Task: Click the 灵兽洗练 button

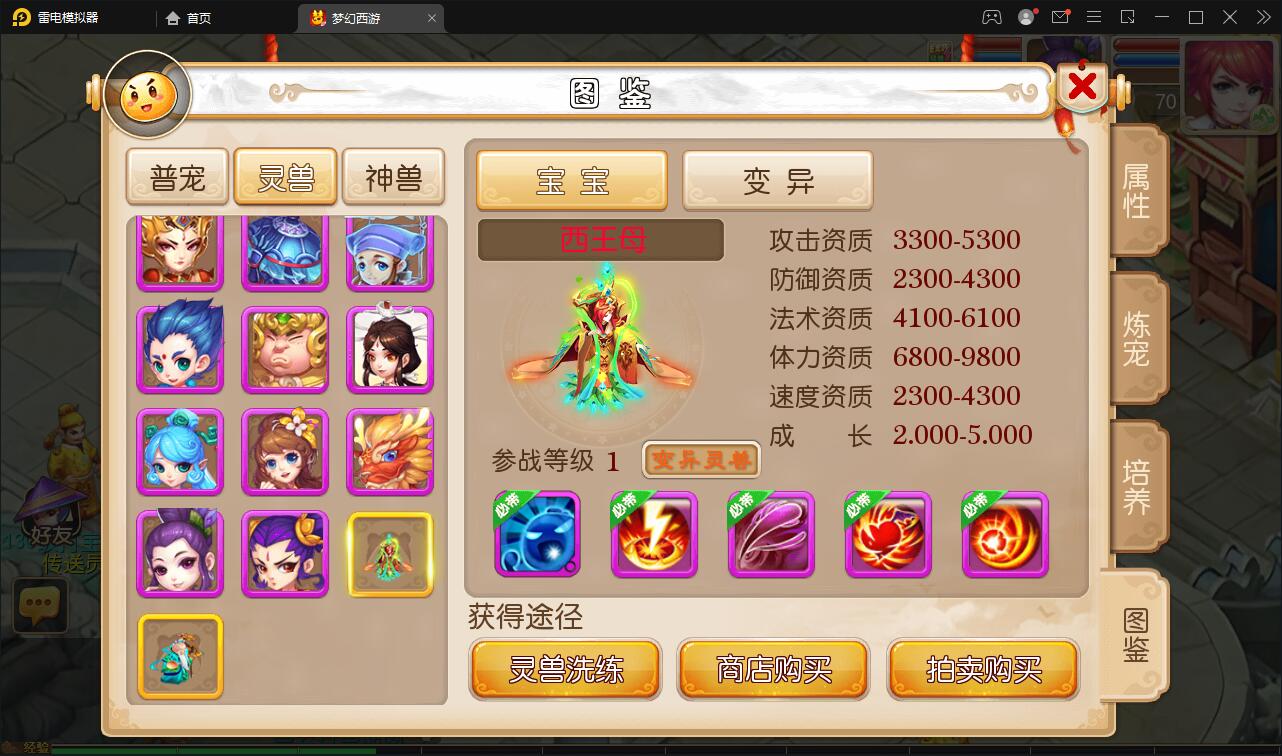Action: pyautogui.click(x=565, y=668)
